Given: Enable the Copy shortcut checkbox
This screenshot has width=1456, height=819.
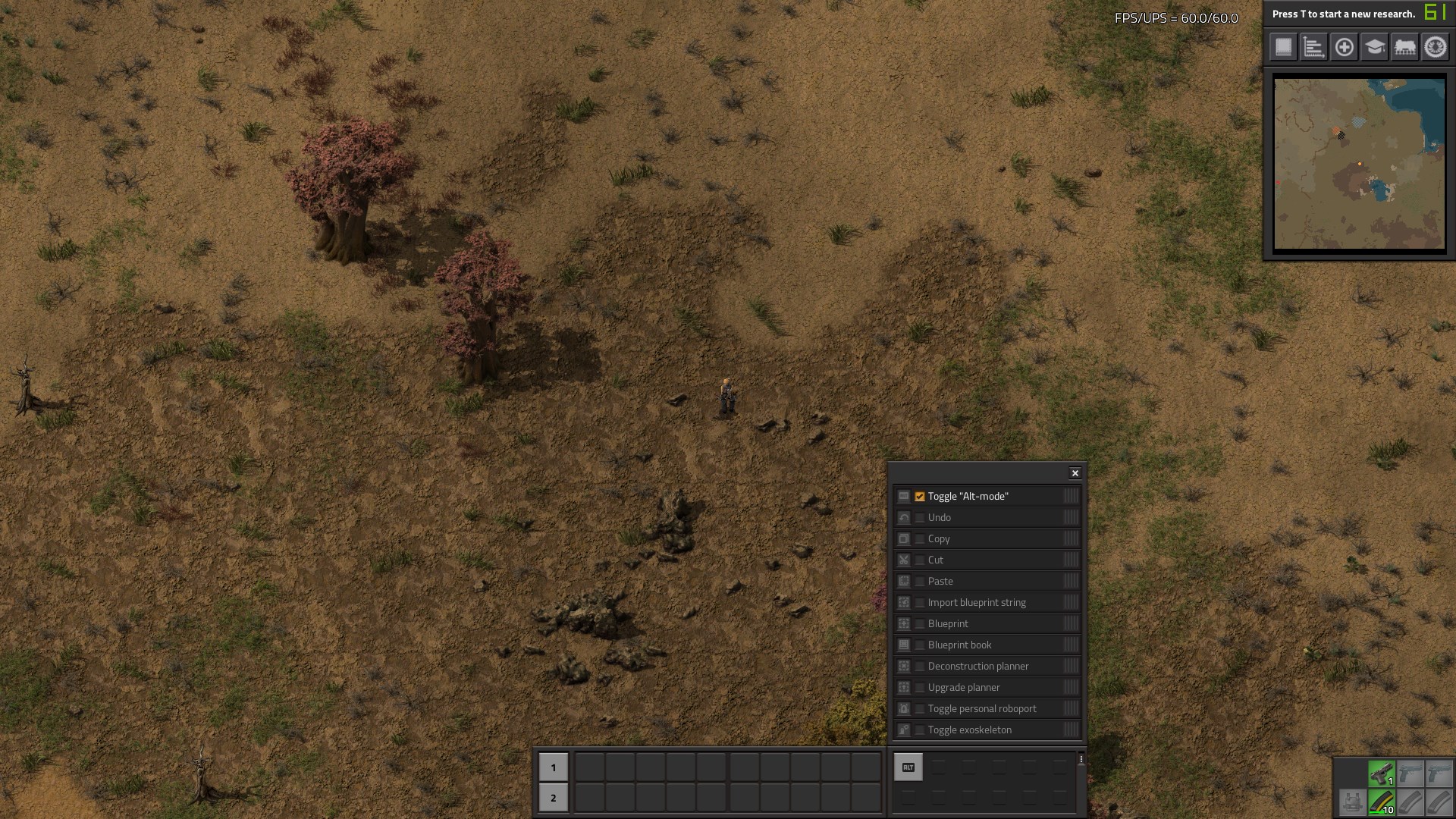Looking at the screenshot, I should point(920,539).
